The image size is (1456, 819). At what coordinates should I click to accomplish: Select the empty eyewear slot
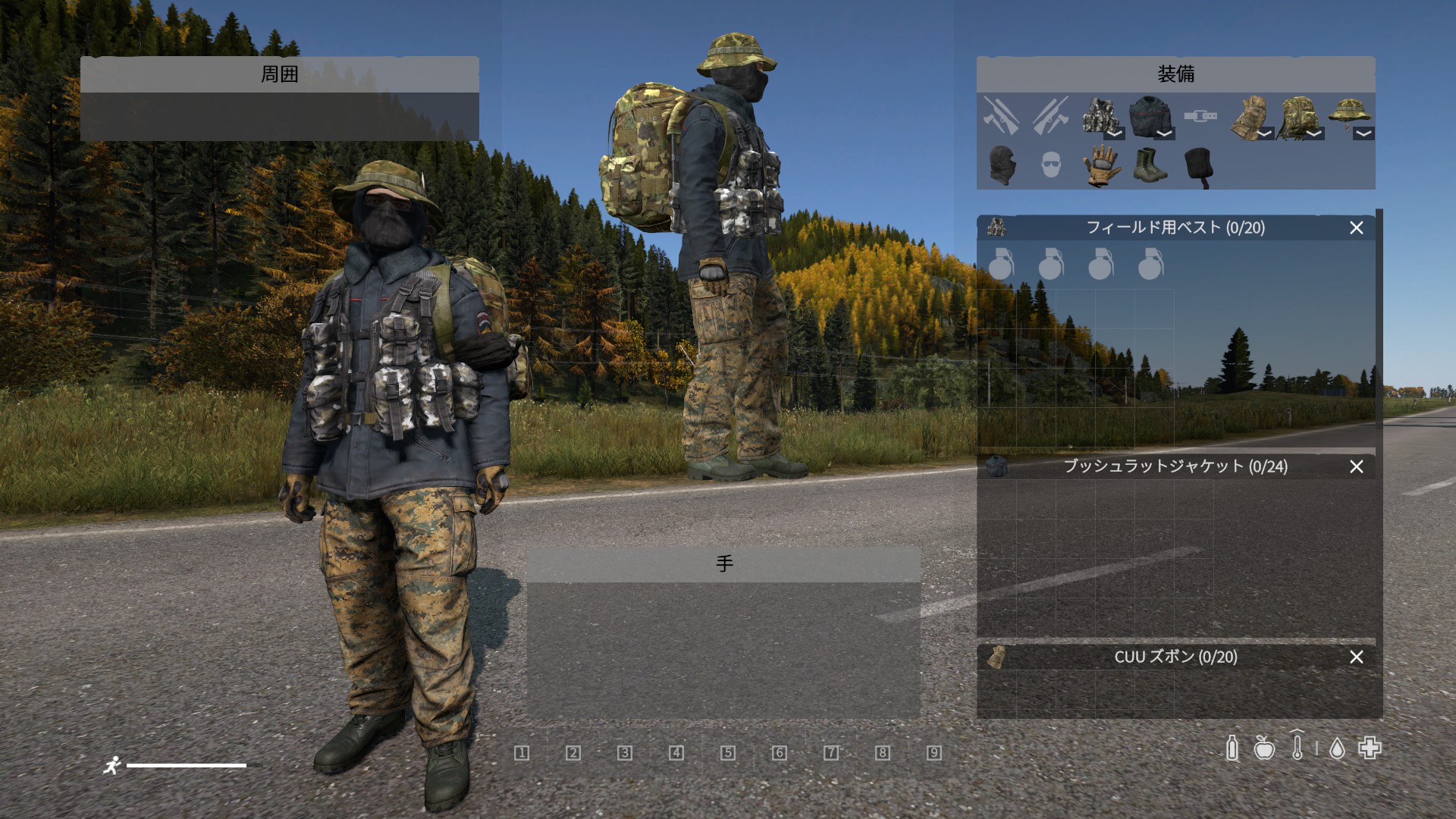click(1050, 165)
